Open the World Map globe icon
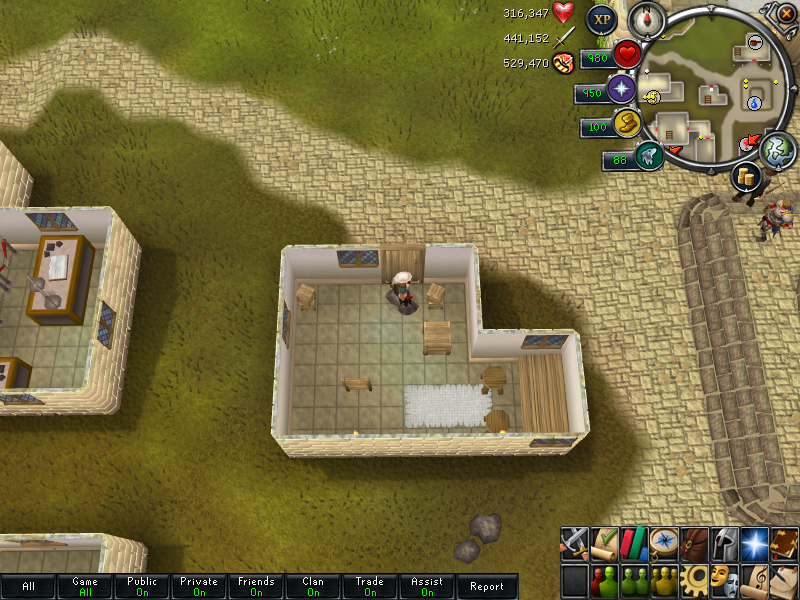 (777, 149)
